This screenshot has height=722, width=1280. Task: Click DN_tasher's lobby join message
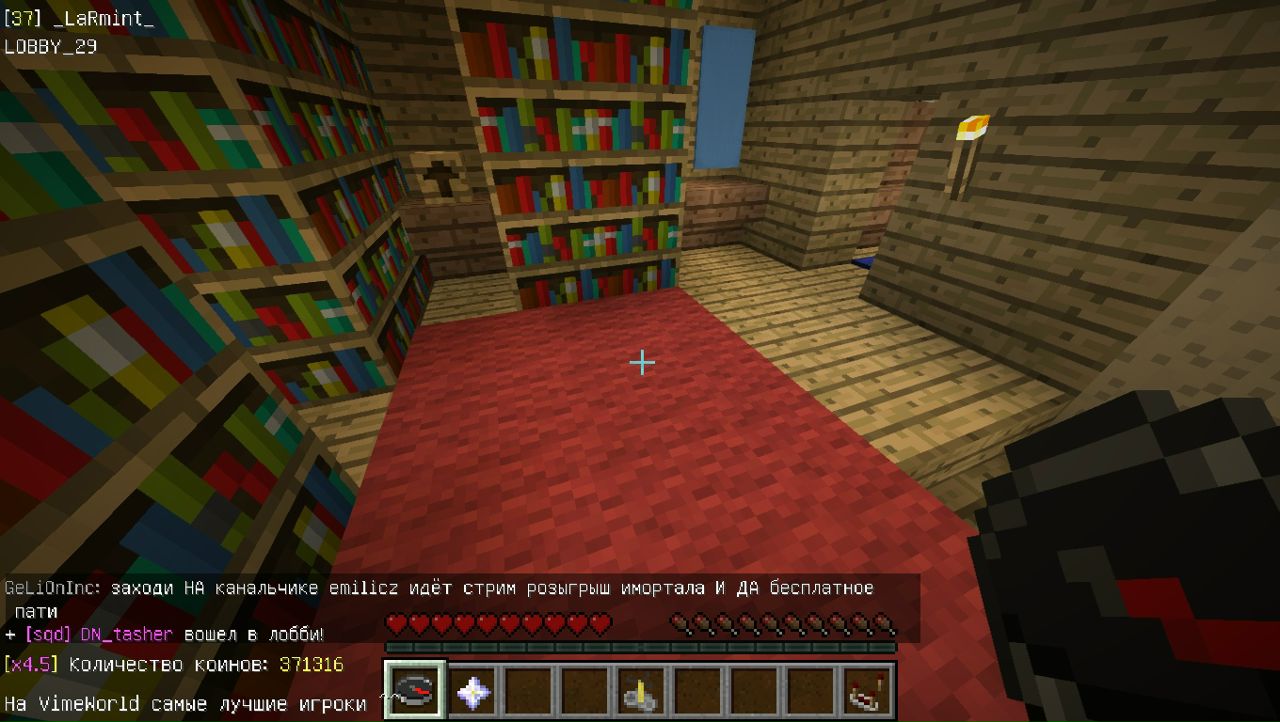pyautogui.click(x=165, y=635)
